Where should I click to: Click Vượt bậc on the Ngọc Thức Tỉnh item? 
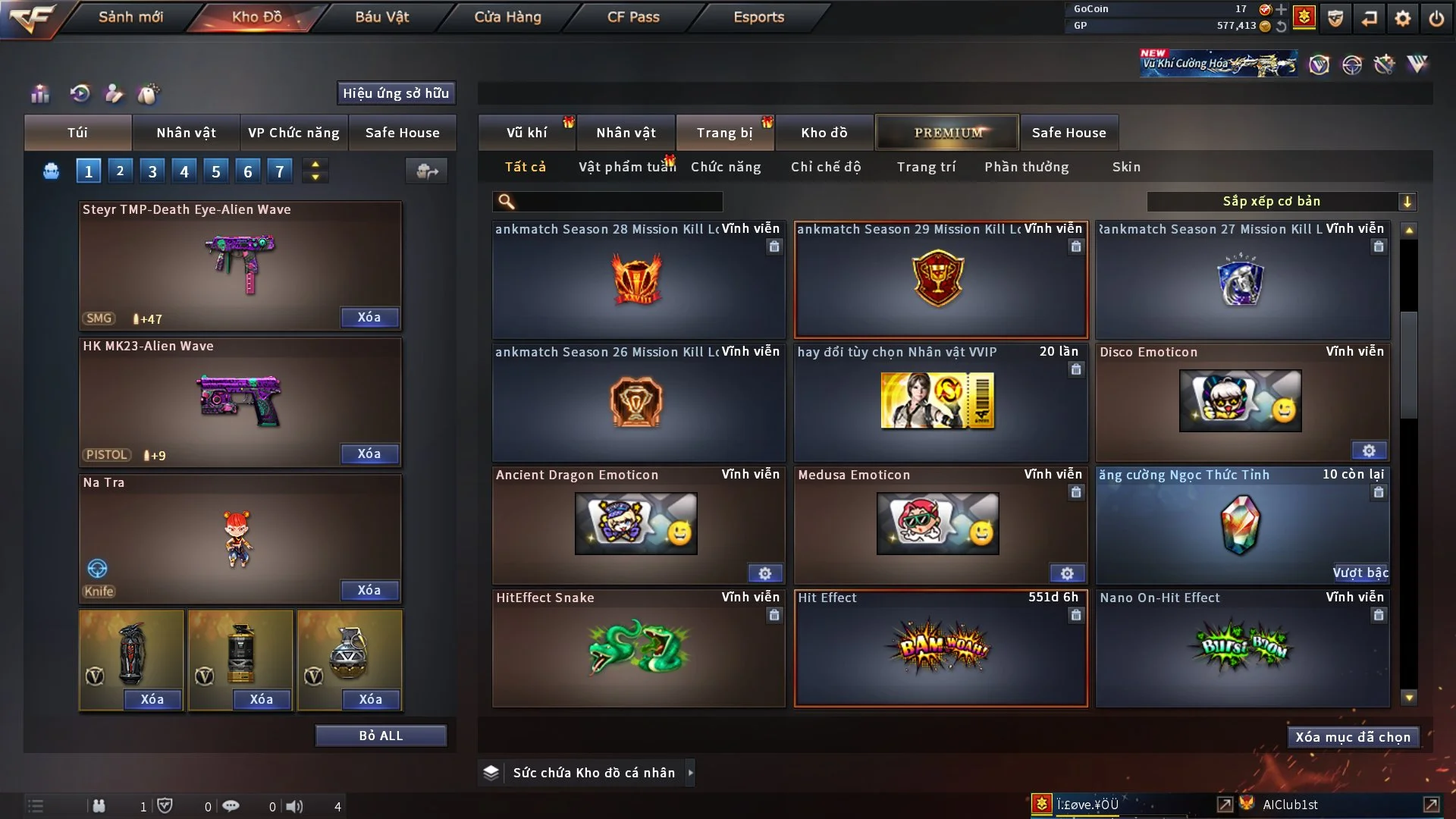[1360, 573]
